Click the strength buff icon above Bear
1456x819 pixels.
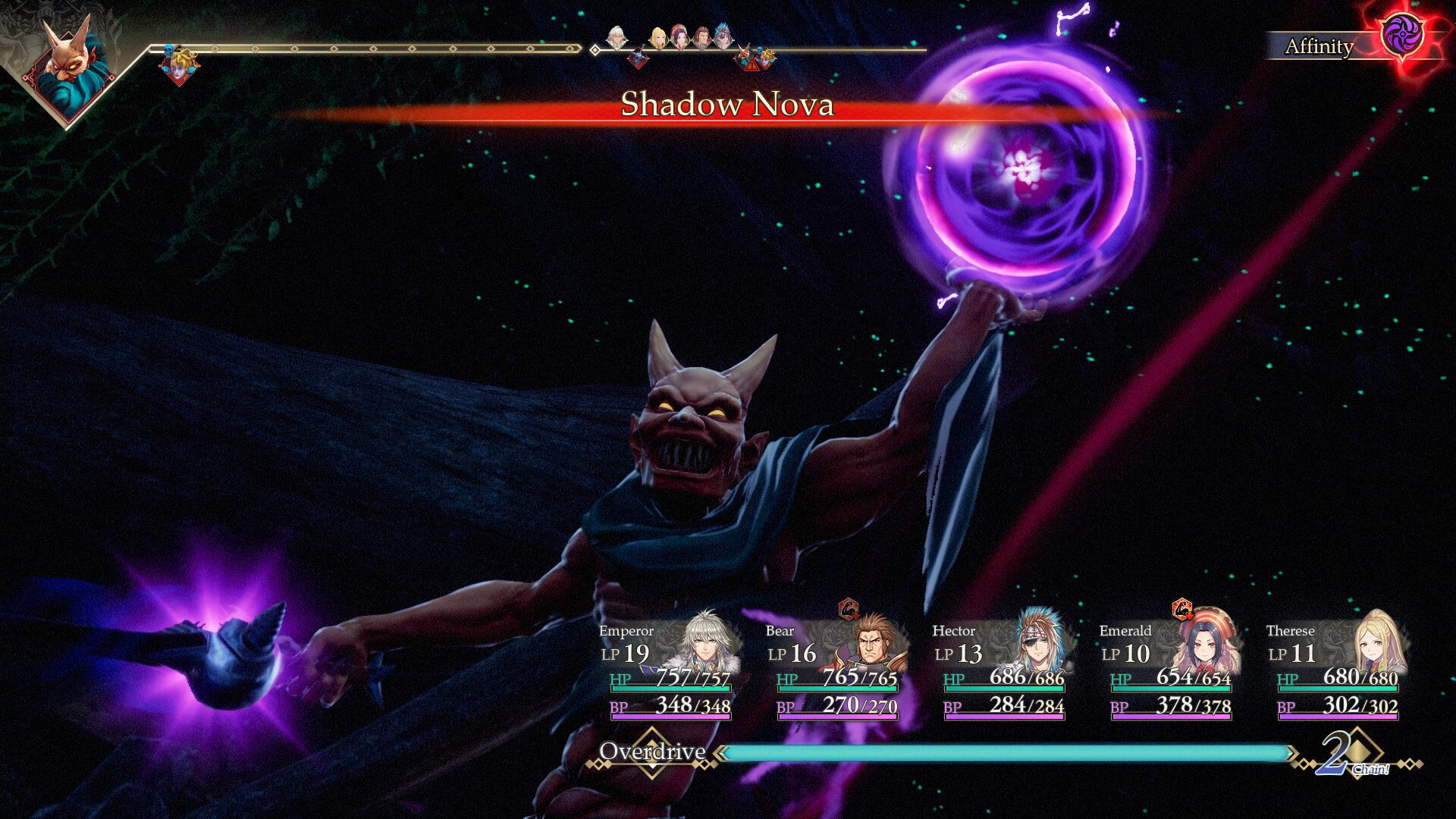tap(849, 608)
